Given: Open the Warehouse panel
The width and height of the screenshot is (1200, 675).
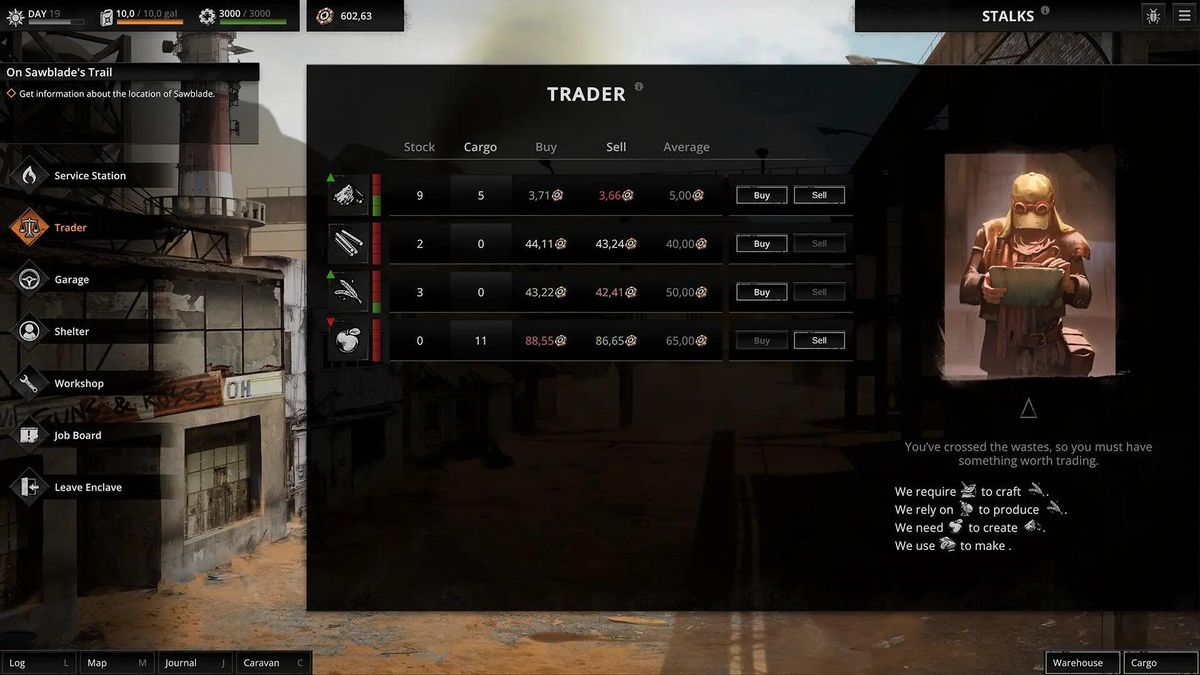Looking at the screenshot, I should point(1082,663).
